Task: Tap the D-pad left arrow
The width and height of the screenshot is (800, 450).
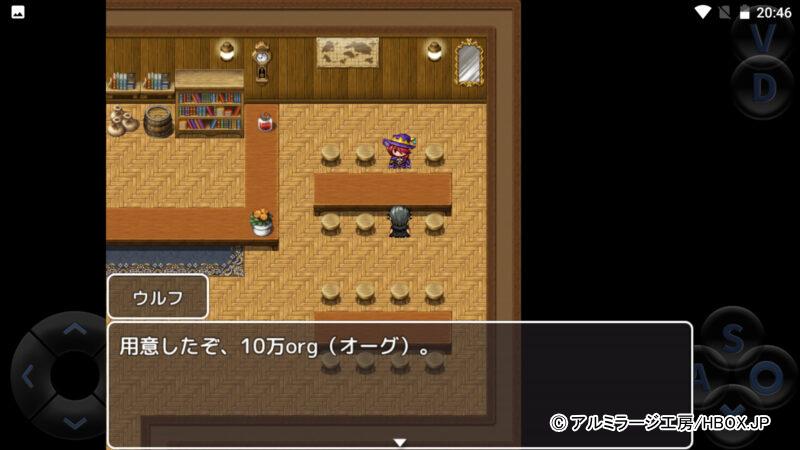Action: click(x=28, y=376)
